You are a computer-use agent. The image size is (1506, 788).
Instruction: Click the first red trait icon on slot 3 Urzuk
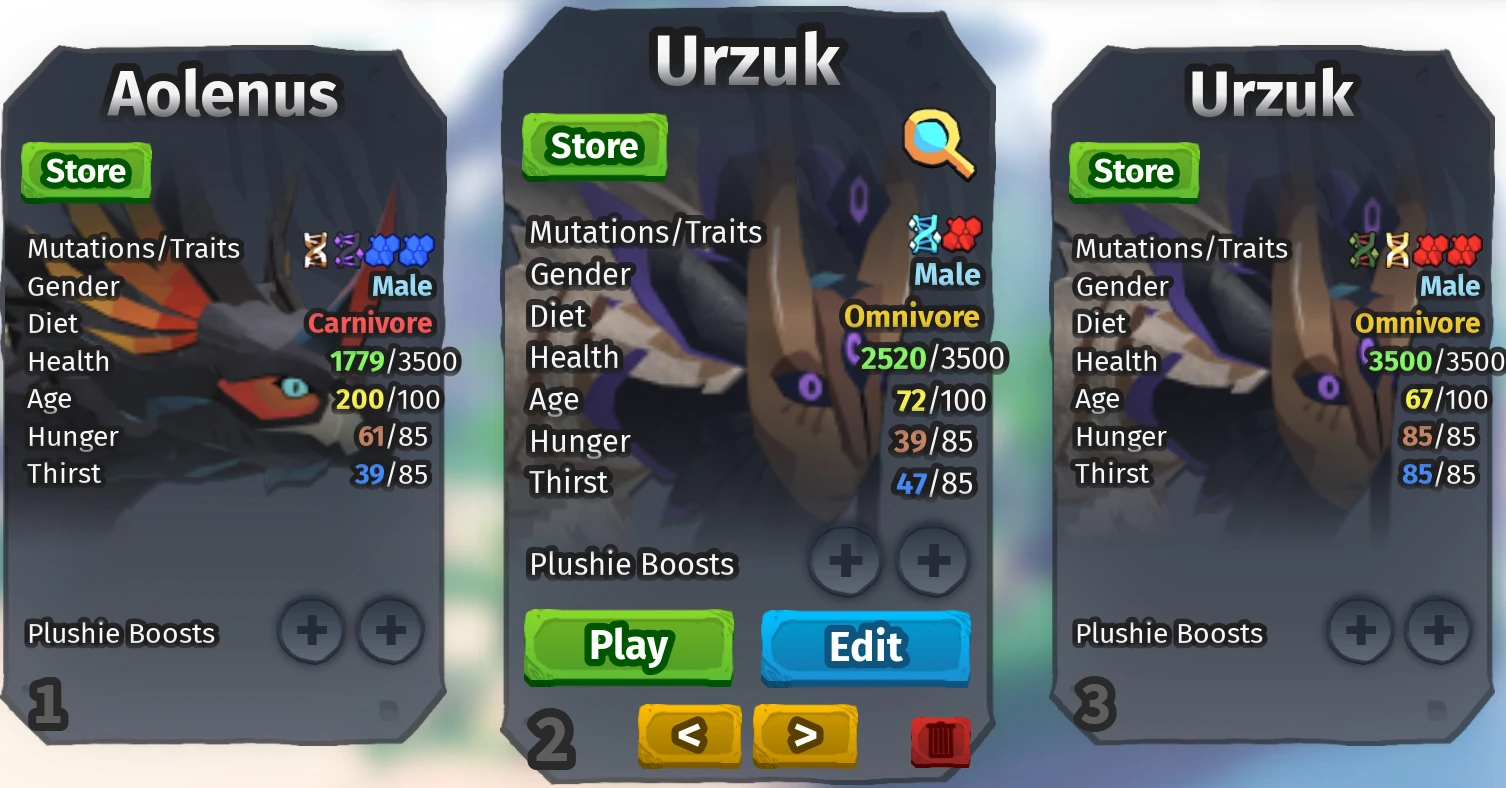[x=1430, y=250]
